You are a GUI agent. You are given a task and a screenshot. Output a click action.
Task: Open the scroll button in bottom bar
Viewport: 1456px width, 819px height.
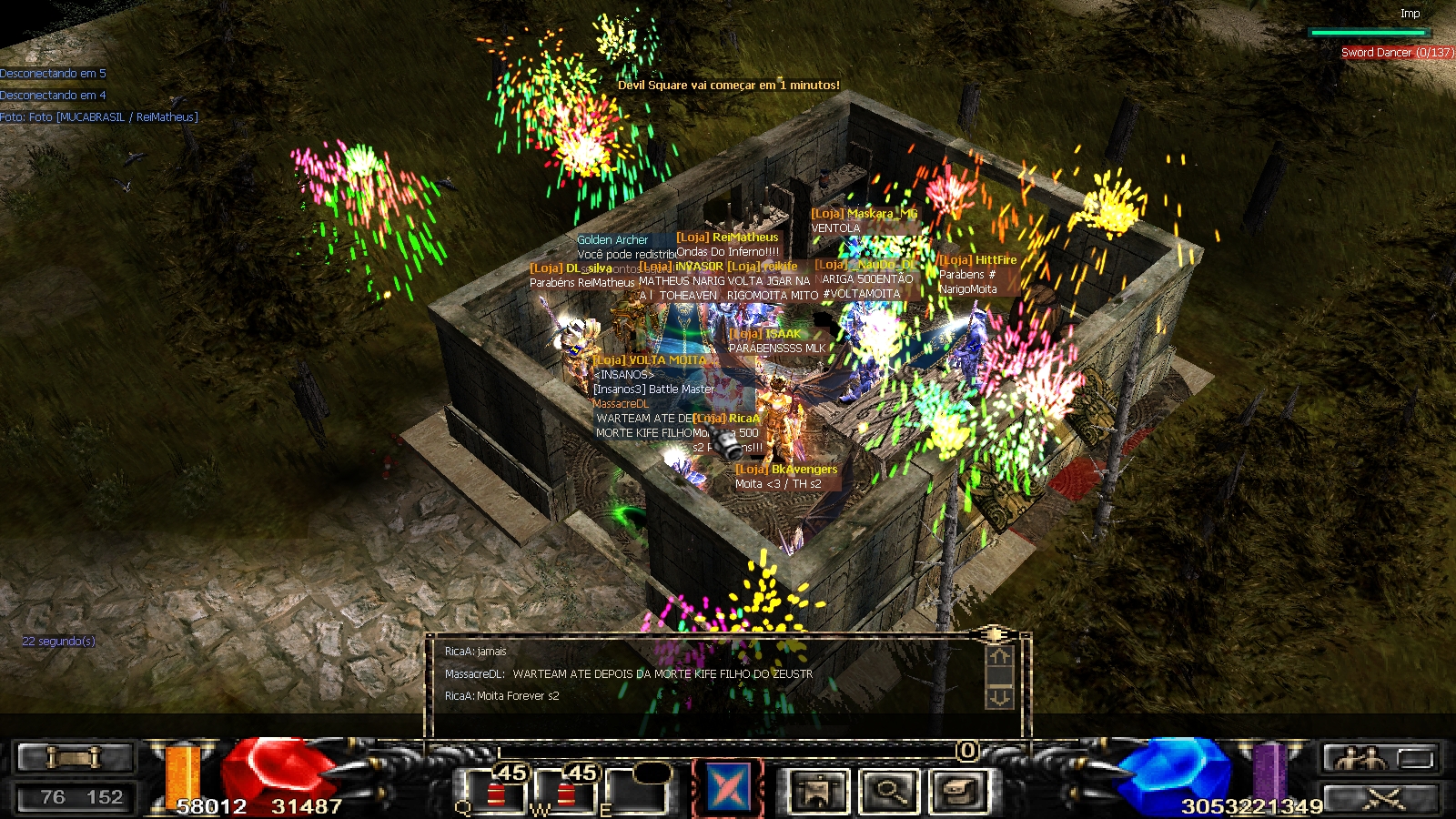(x=76, y=756)
